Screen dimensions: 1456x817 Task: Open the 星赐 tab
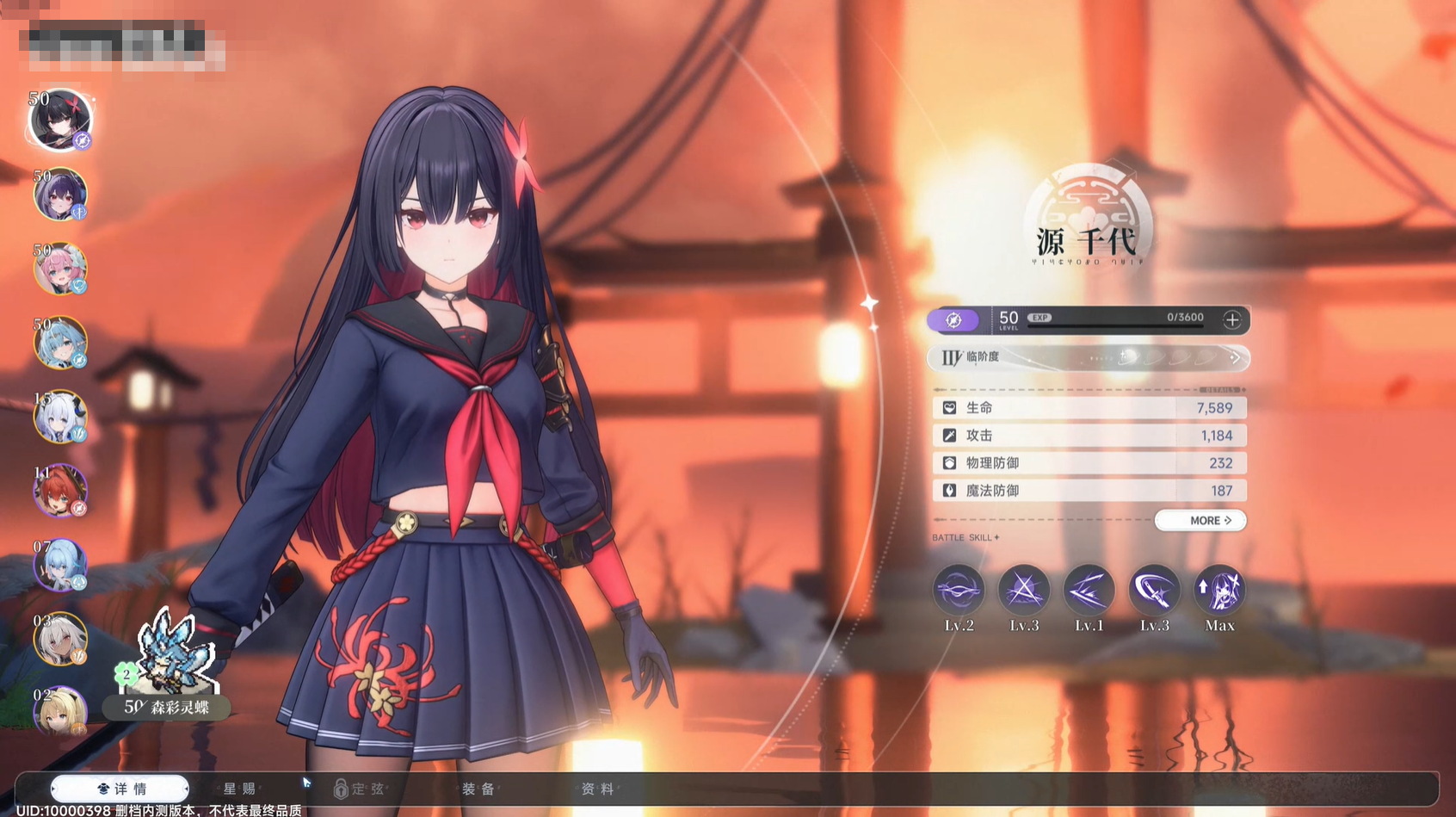coord(239,789)
